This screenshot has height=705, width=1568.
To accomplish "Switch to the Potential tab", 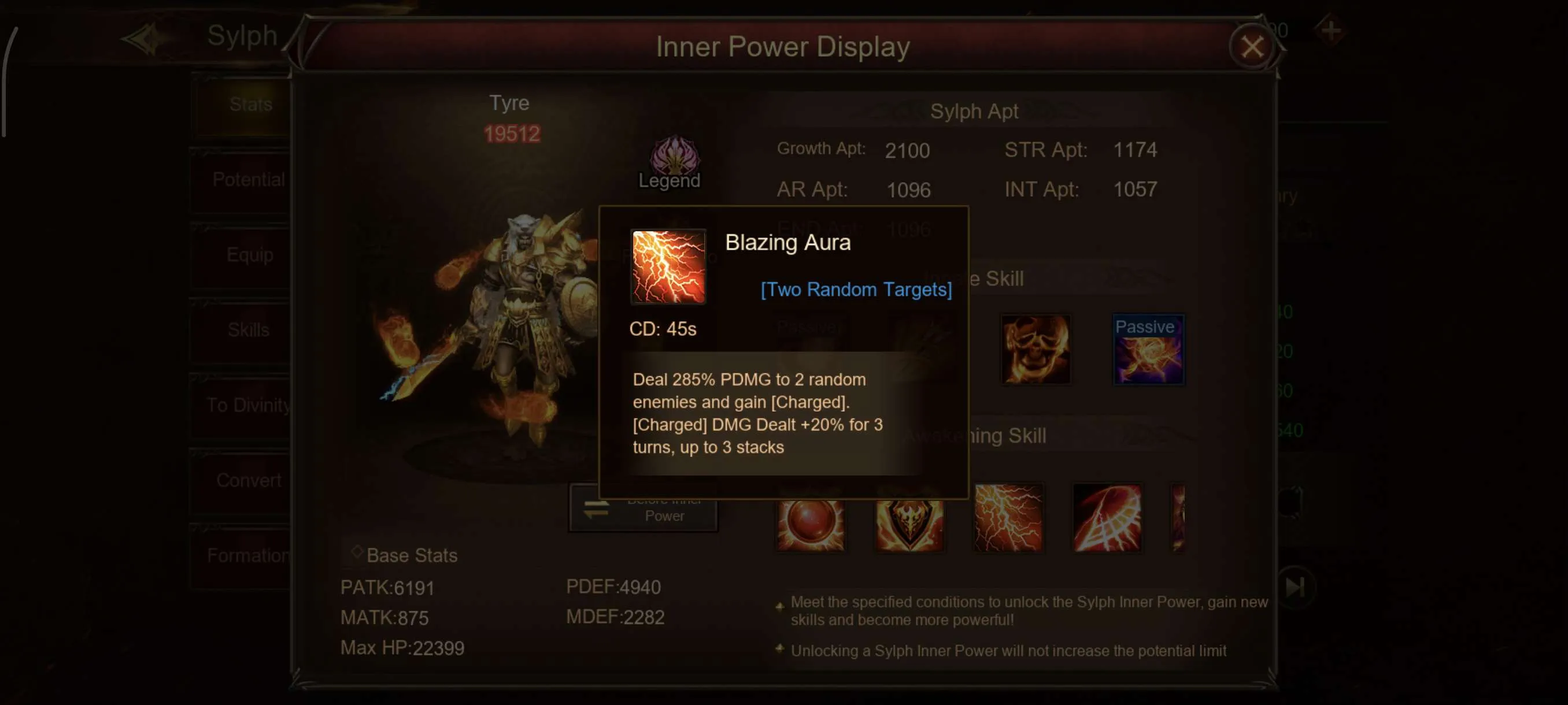I will click(249, 180).
